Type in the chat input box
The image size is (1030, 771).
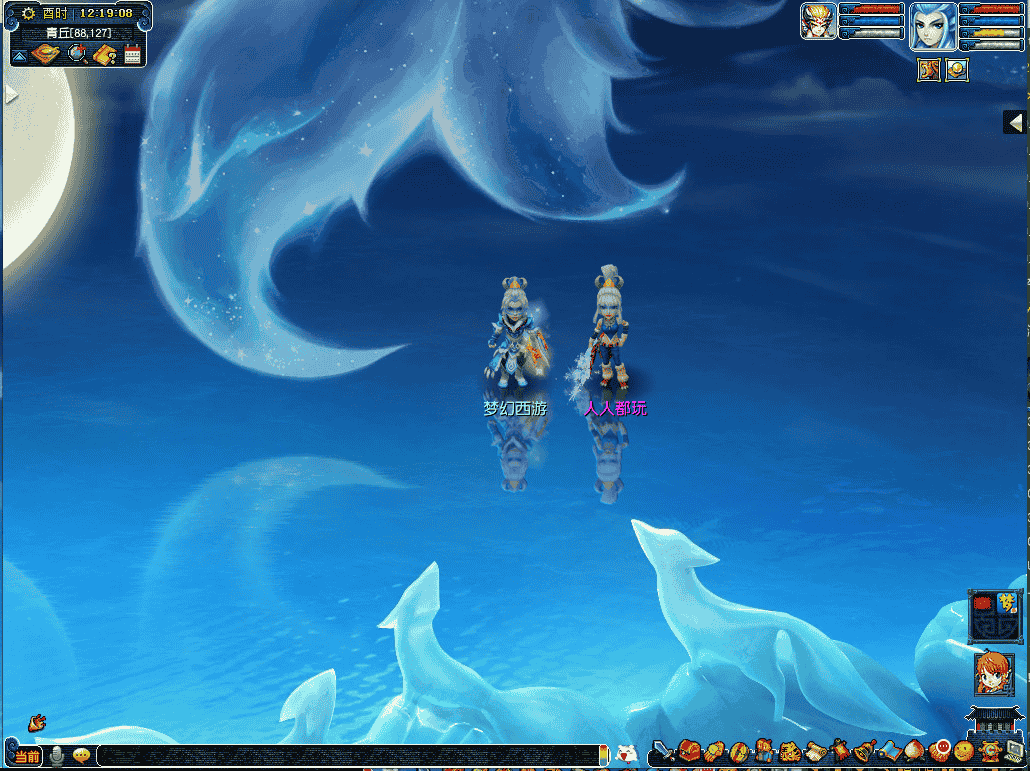[x=350, y=755]
